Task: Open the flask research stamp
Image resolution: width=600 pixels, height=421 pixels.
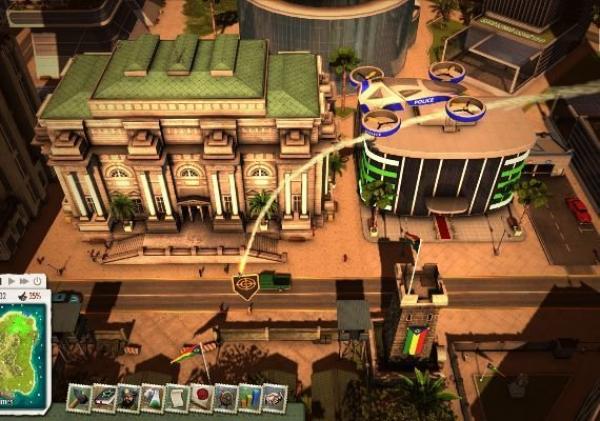Action: (x=152, y=398)
